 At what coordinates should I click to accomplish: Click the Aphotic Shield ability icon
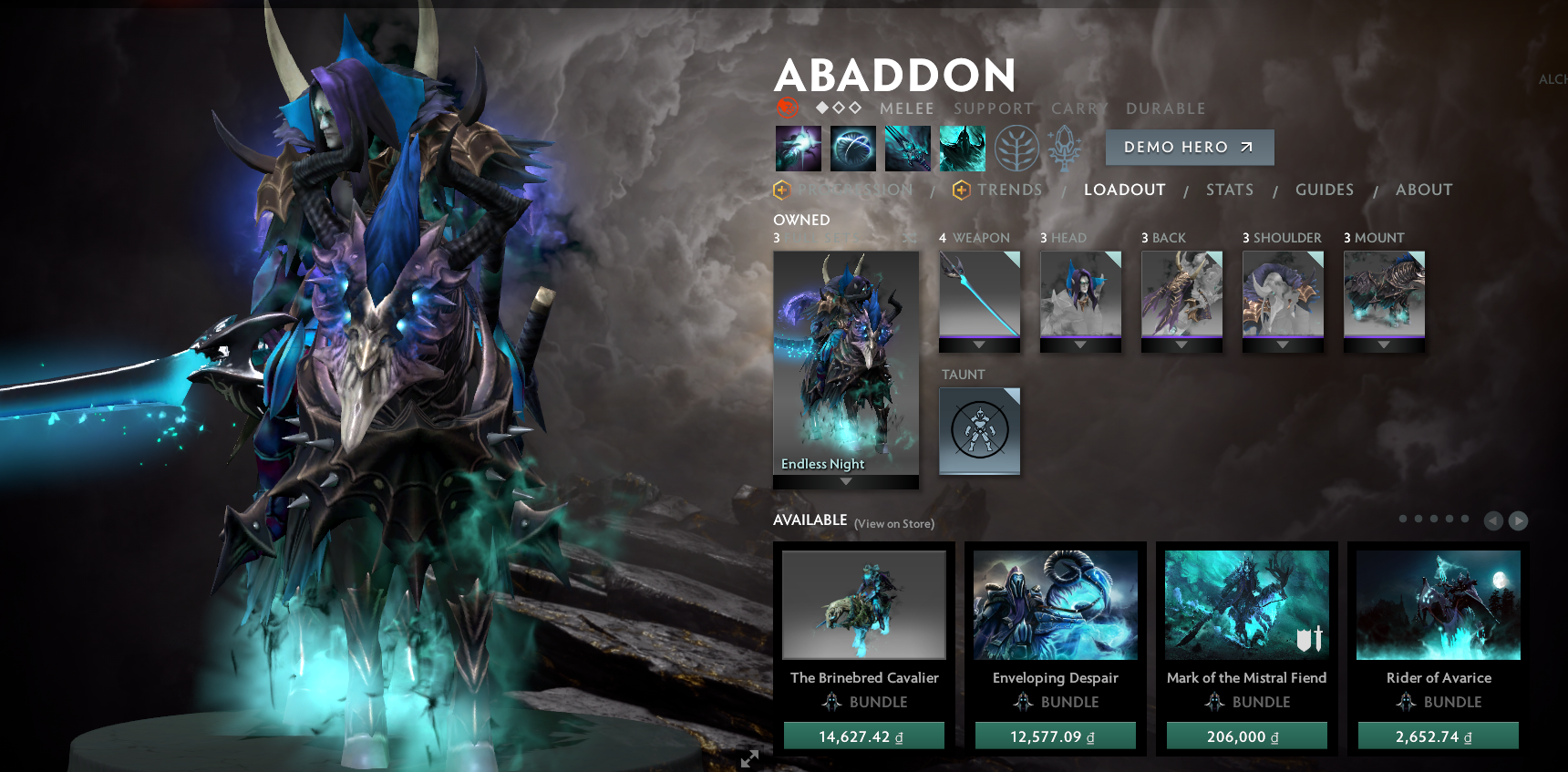pyautogui.click(x=852, y=148)
